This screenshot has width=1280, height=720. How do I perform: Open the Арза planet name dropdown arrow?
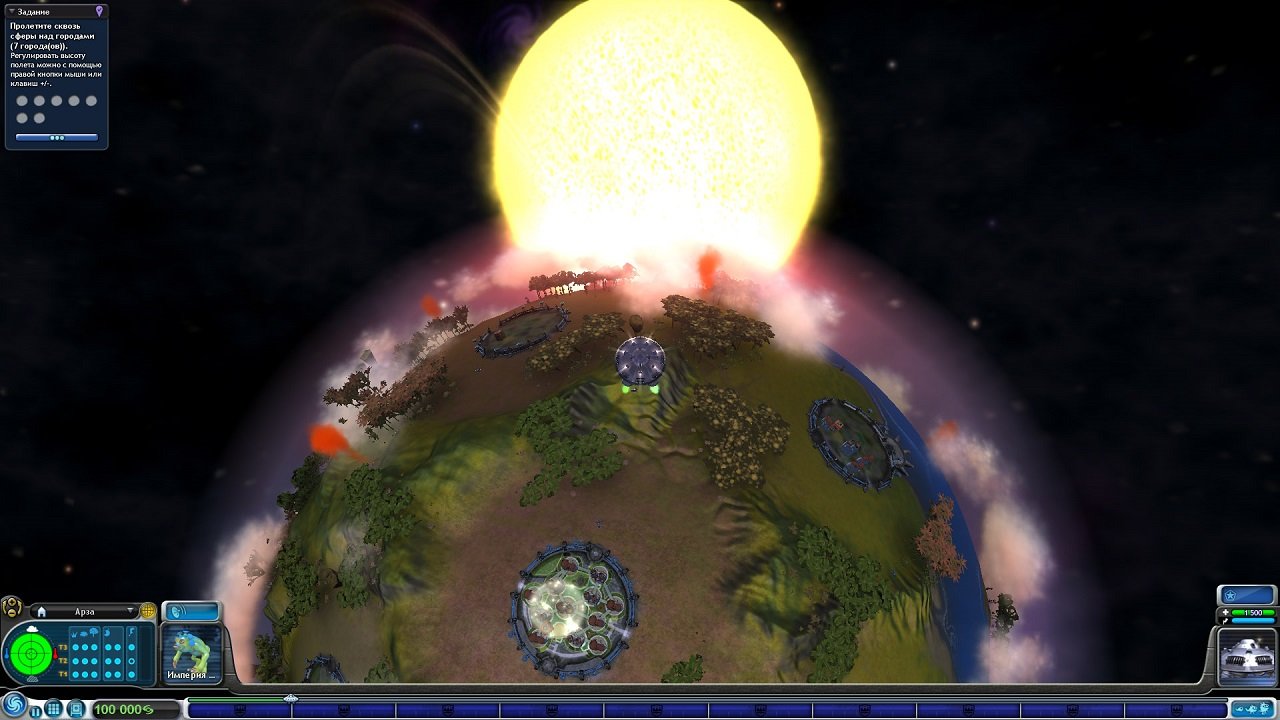(x=130, y=611)
